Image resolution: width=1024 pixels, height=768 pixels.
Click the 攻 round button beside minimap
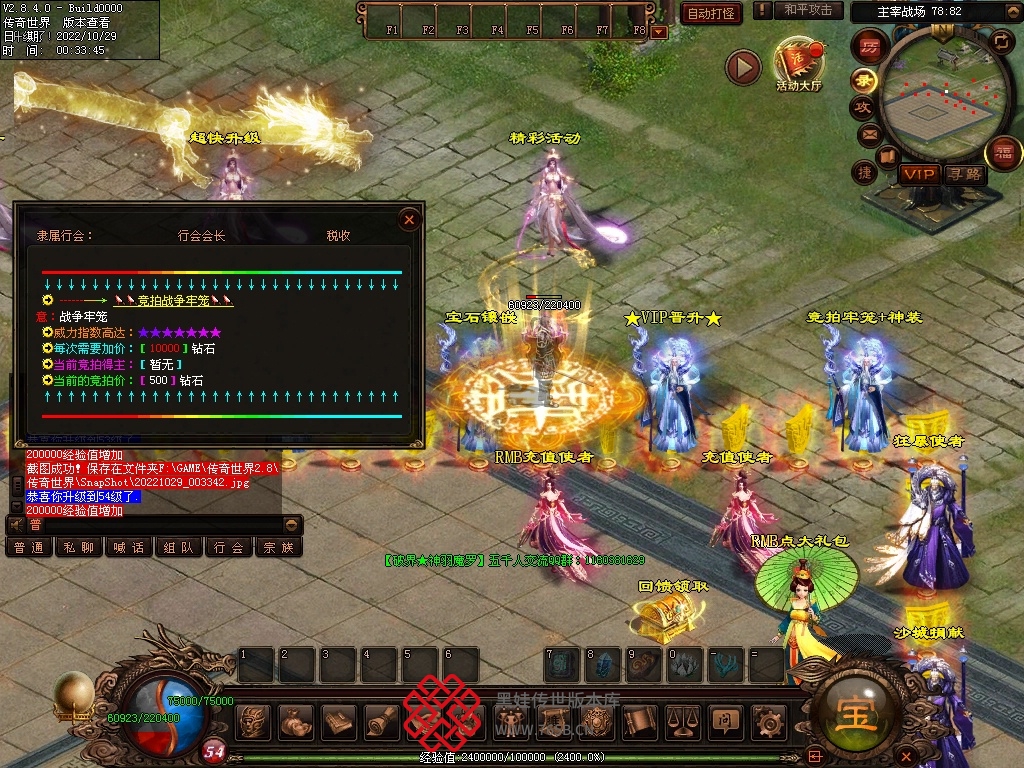click(x=862, y=107)
